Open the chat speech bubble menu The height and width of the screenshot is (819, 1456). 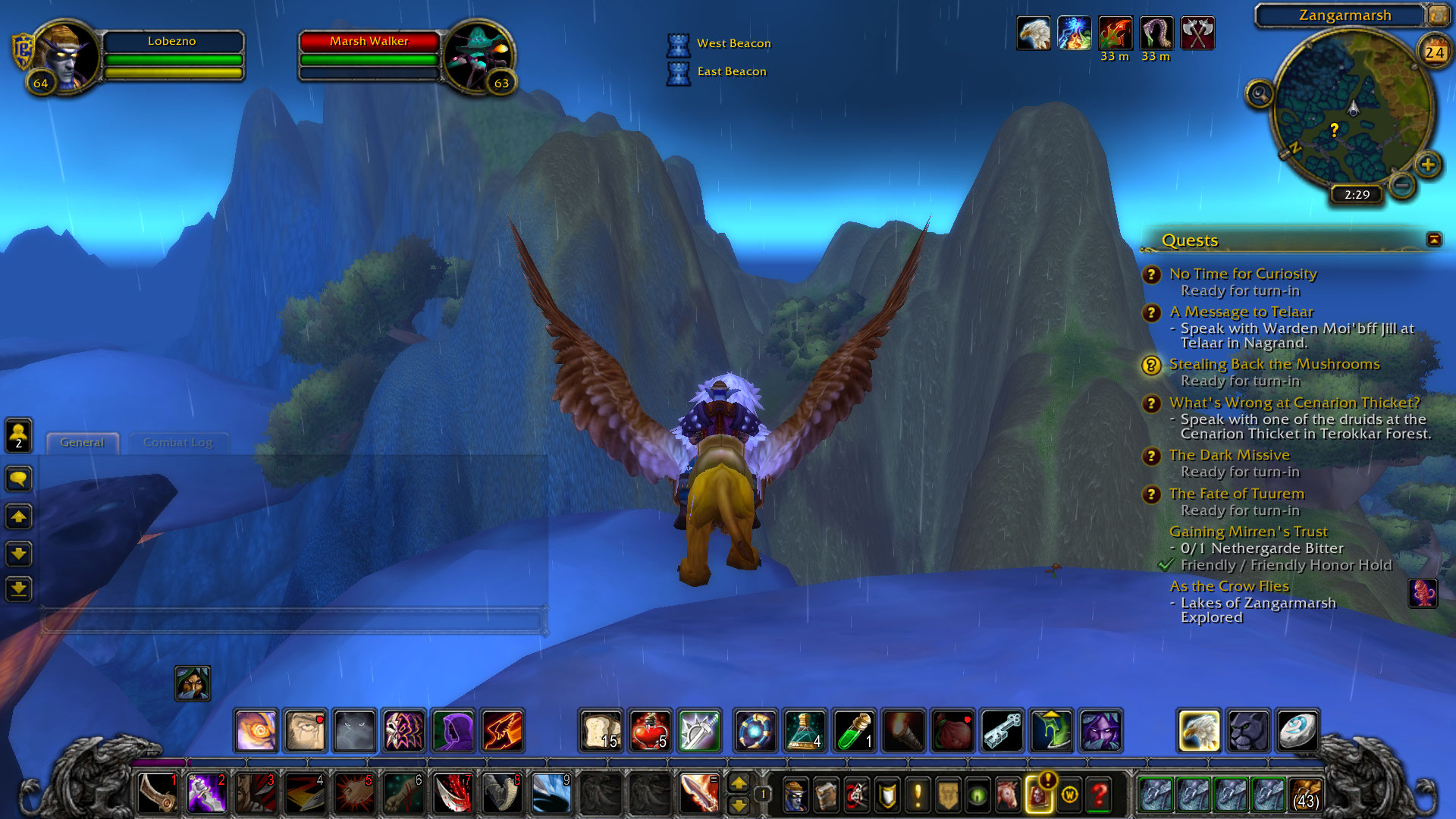tap(19, 479)
